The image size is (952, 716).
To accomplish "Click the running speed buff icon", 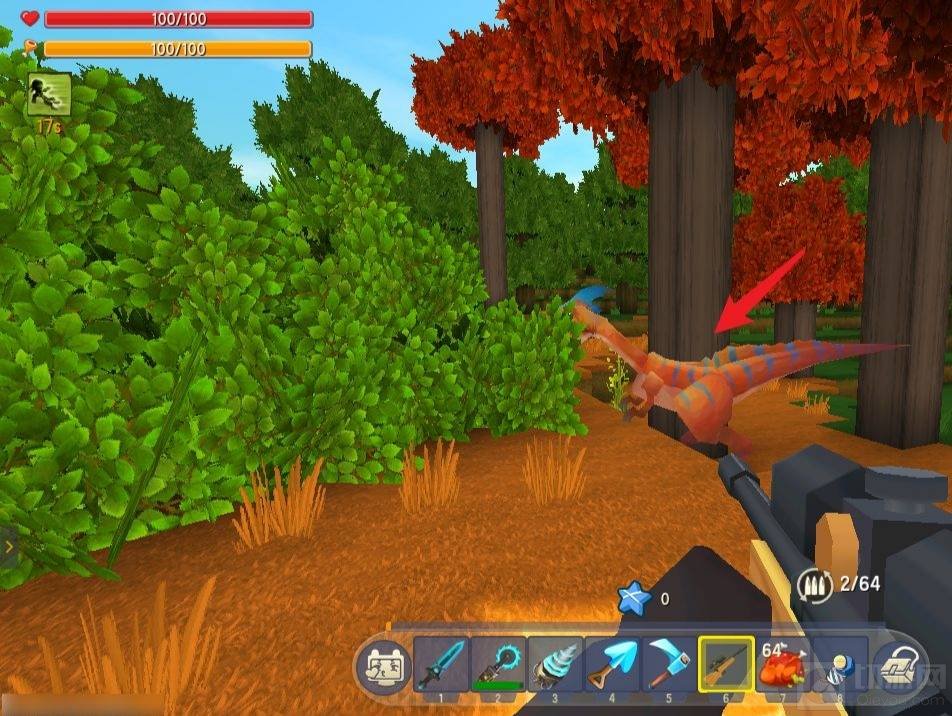I will (49, 94).
